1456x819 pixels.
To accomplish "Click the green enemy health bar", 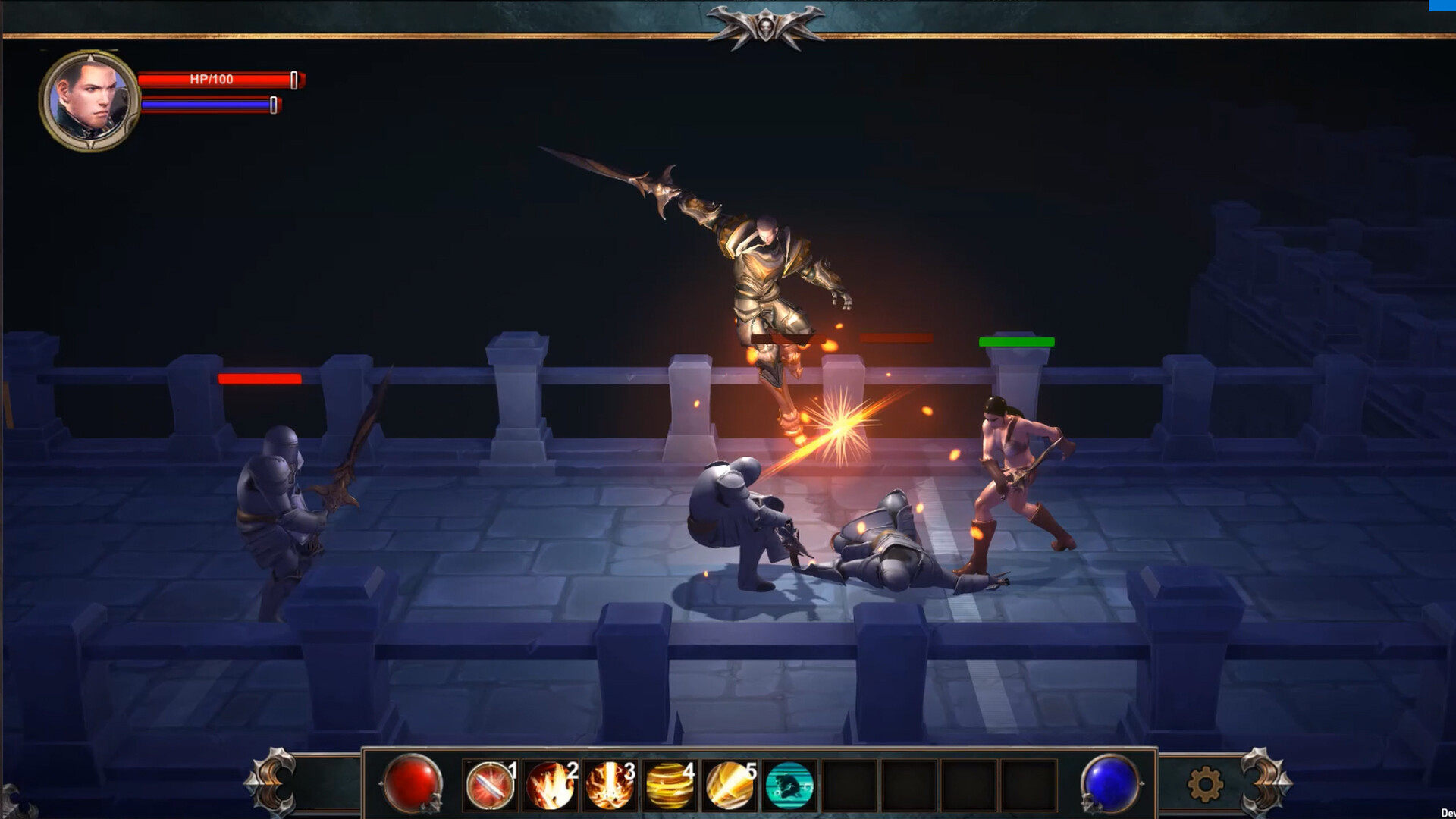I will [1016, 342].
